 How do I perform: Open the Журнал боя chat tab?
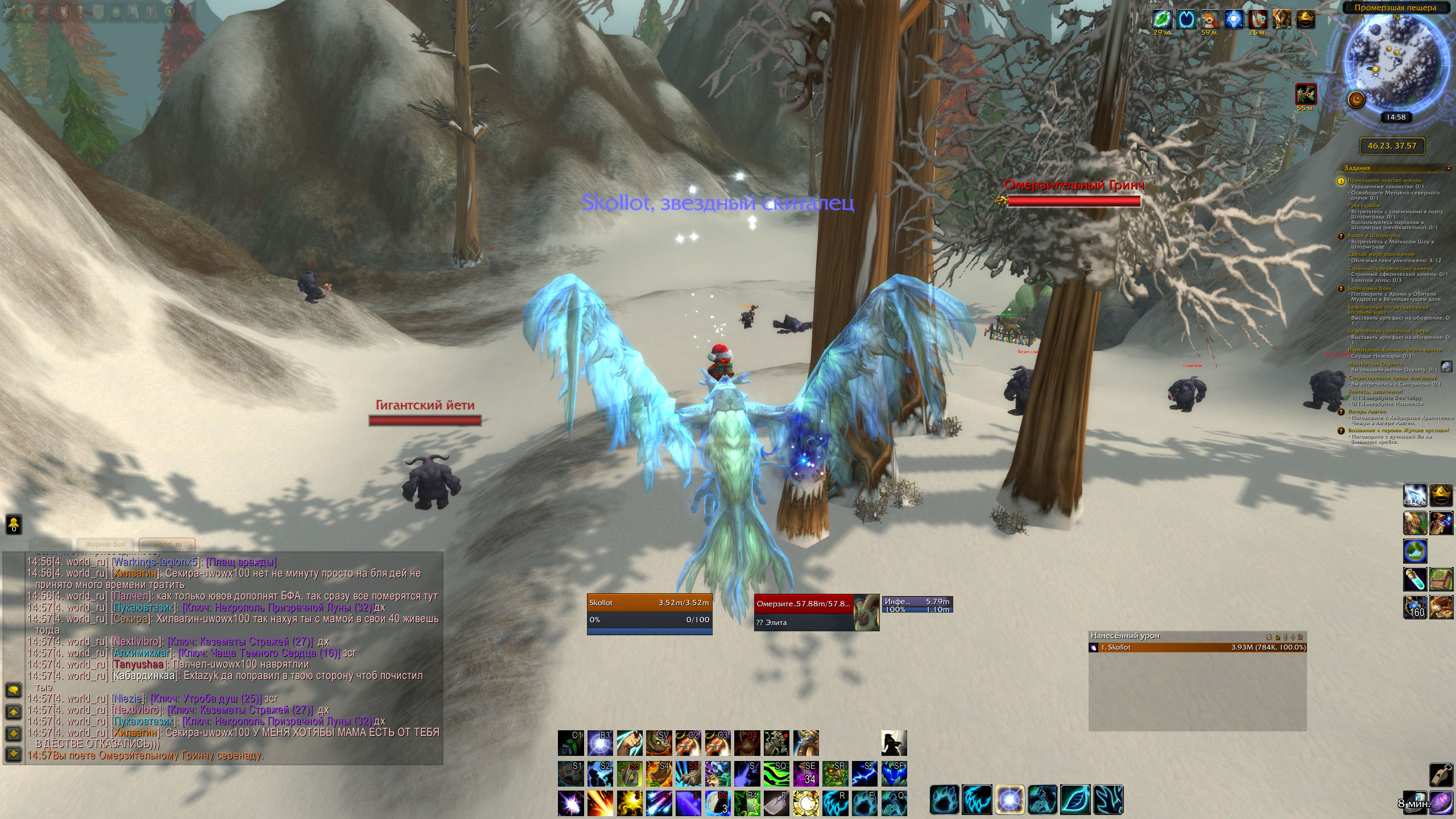105,544
